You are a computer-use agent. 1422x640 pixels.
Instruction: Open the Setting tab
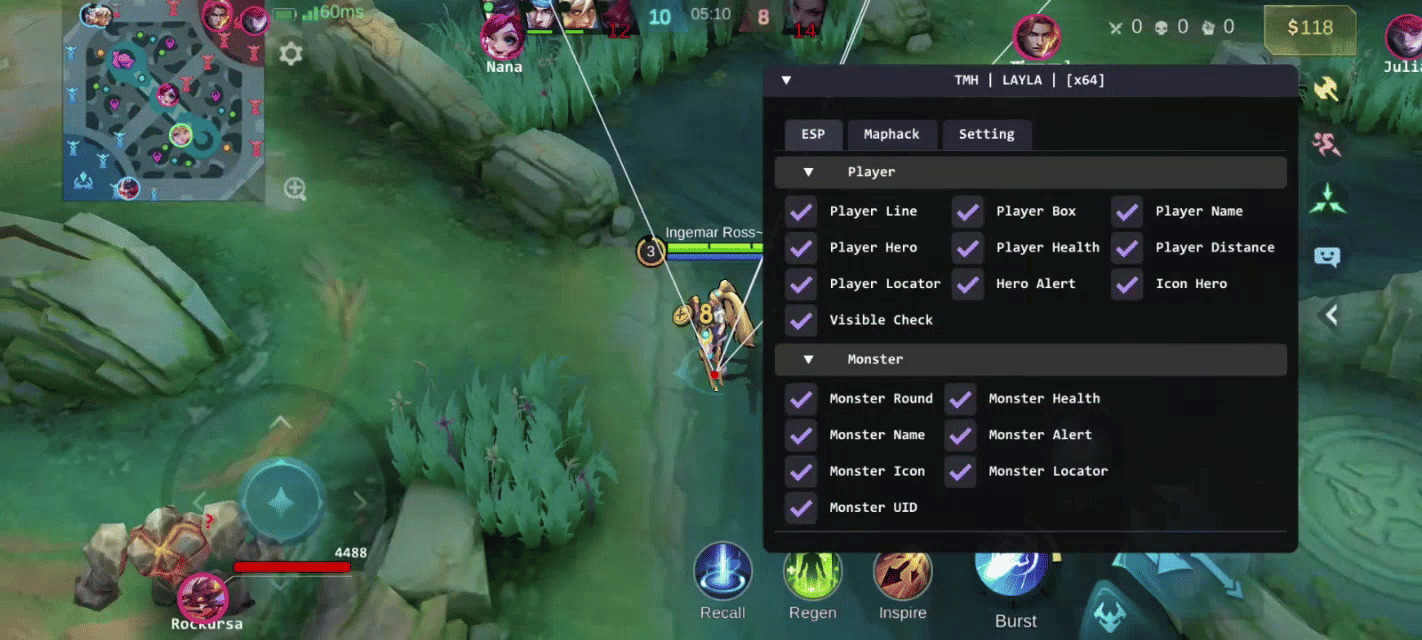click(x=986, y=134)
